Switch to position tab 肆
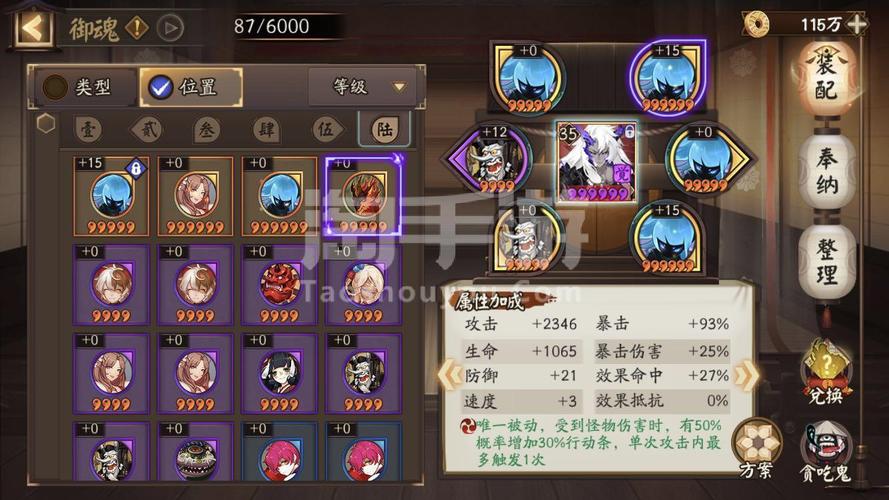This screenshot has height=500, width=889. (x=265, y=130)
